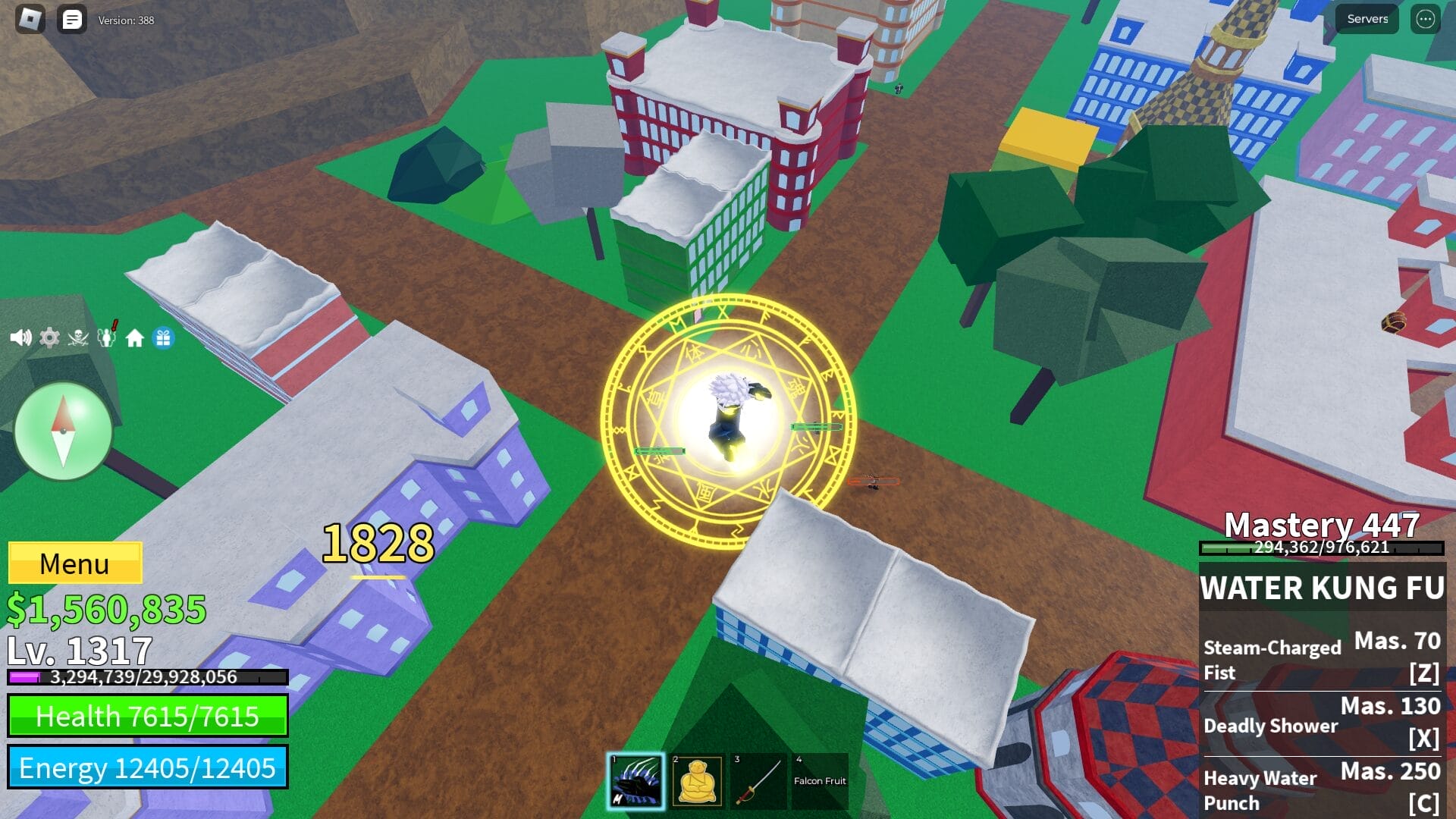This screenshot has height=819, width=1456.
Task: Open the crew icon with red alert
Action: click(105, 337)
